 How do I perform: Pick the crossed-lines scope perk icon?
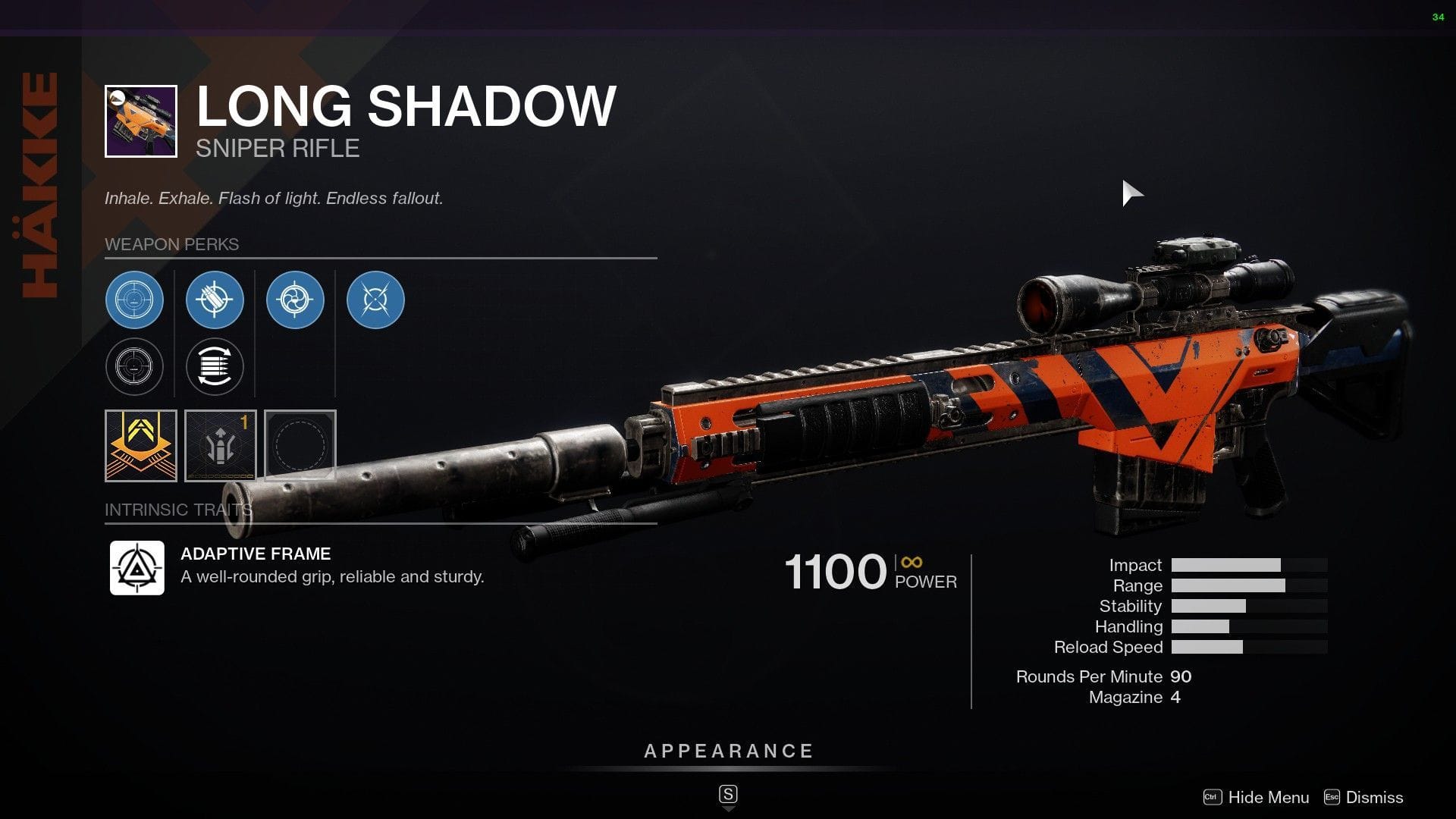click(x=375, y=300)
